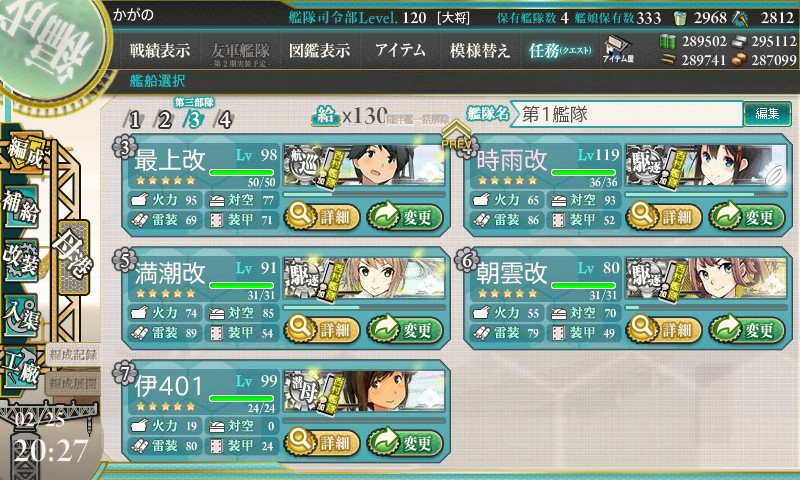Open the アイテム items menu
Screen dimensions: 800x480
pos(400,50)
